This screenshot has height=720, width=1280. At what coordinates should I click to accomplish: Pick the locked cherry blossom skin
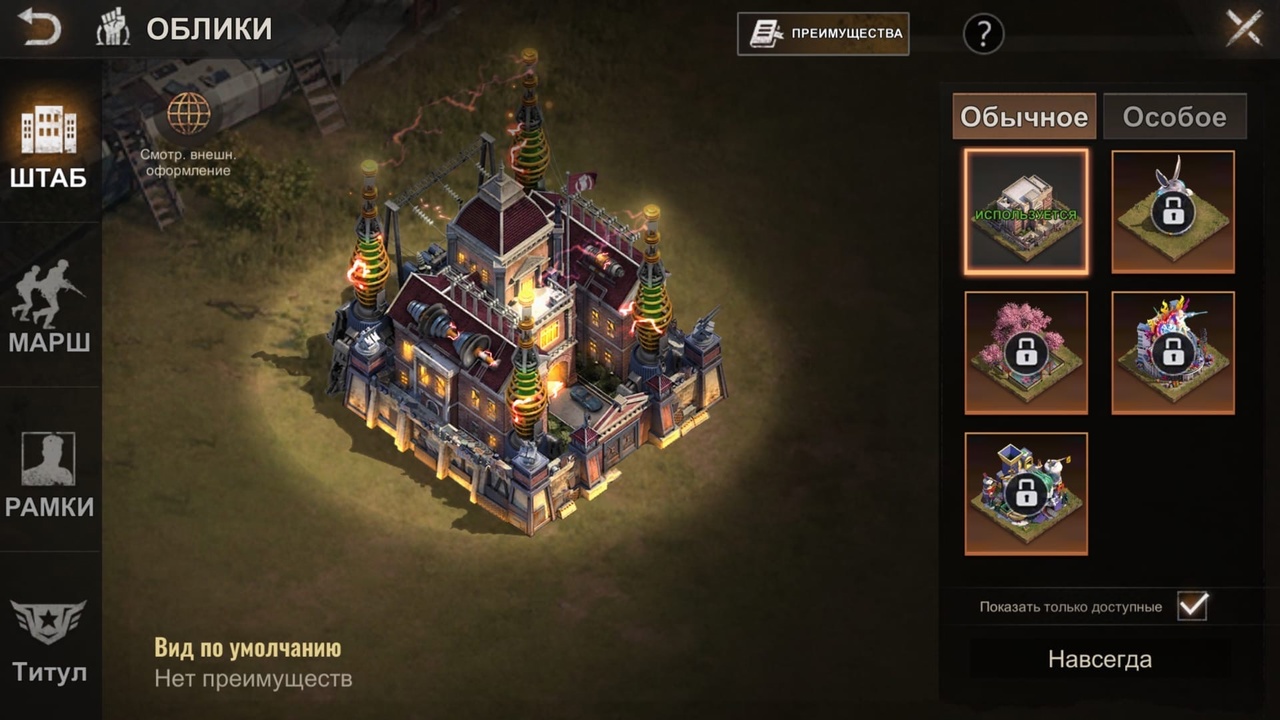(1026, 353)
